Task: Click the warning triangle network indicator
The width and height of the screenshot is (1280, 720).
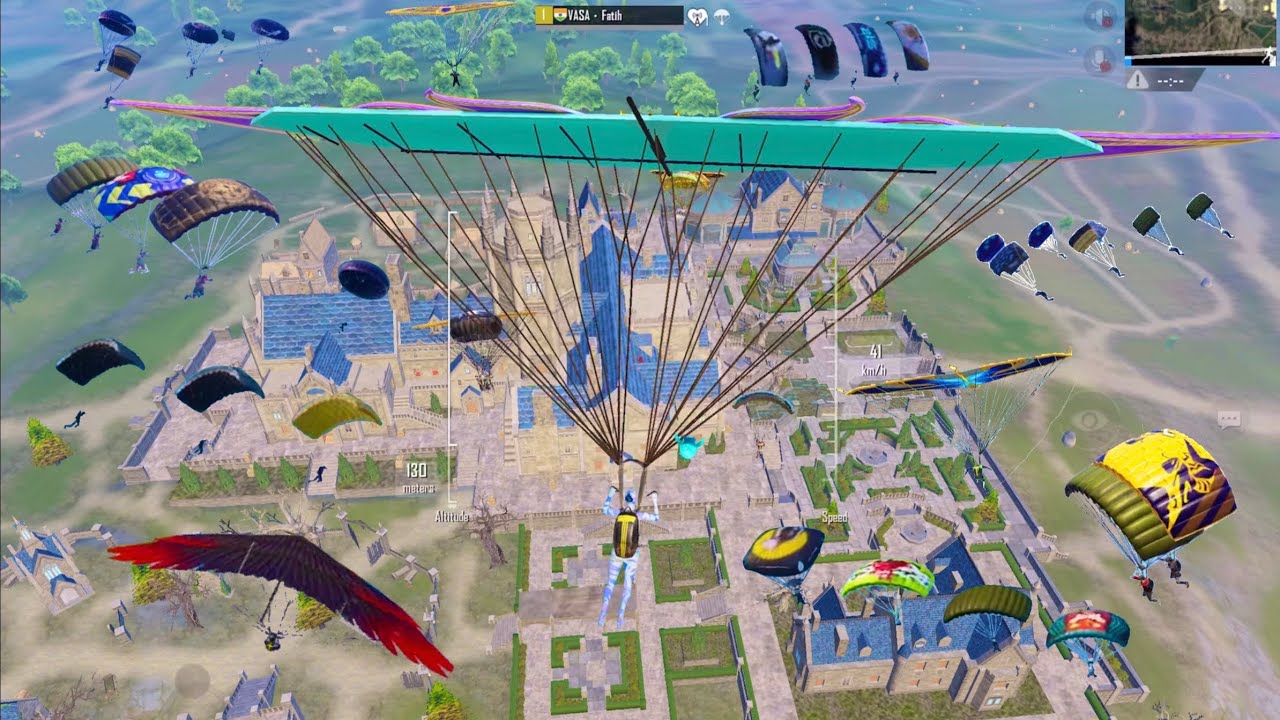Action: pos(1138,81)
